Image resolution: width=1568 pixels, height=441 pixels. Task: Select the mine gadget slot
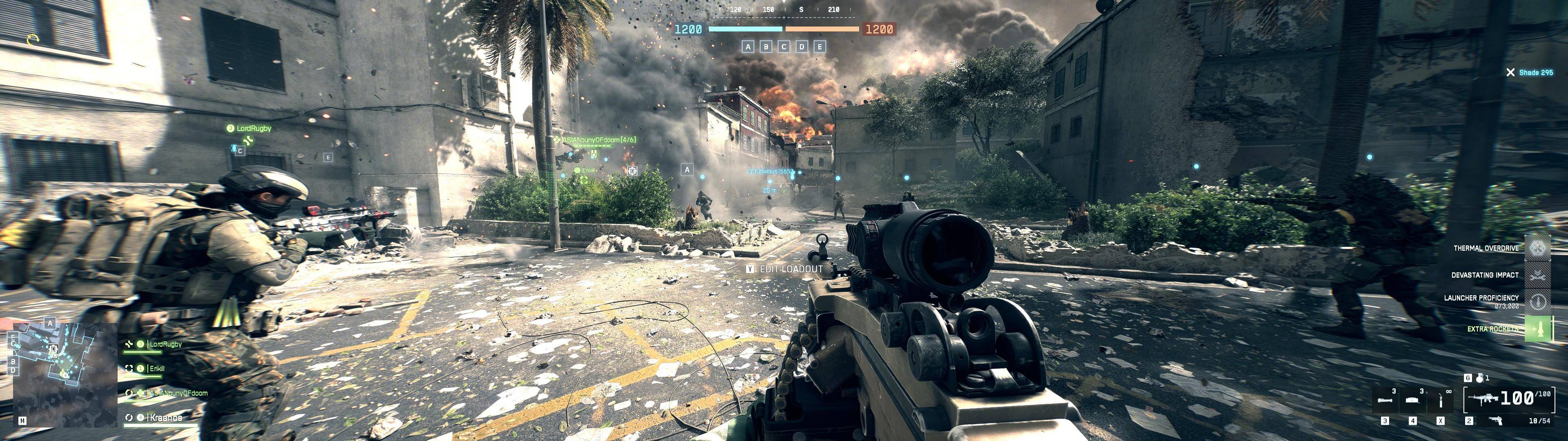[1413, 400]
